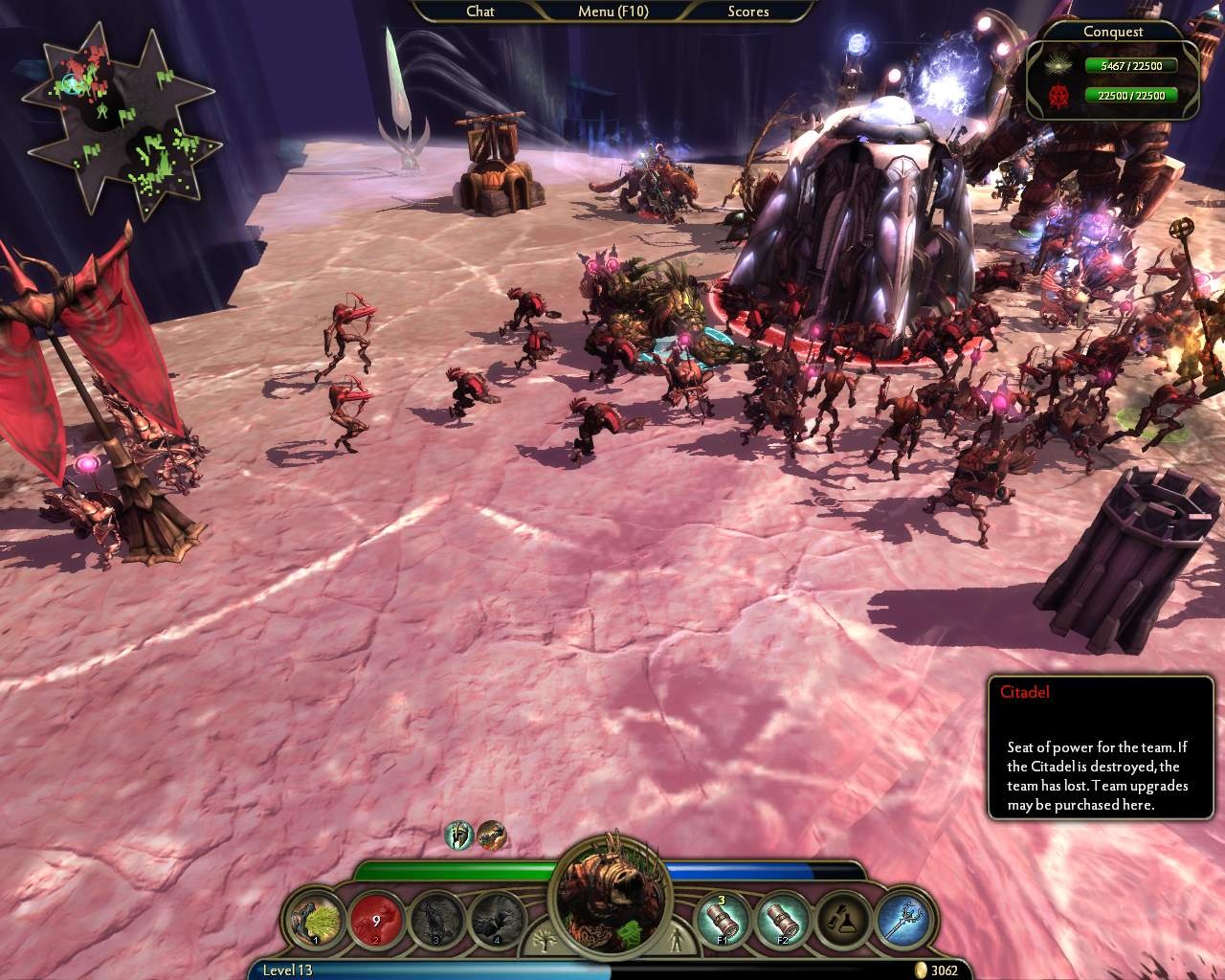Image resolution: width=1225 pixels, height=980 pixels.
Task: Open the Chat panel
Action: coord(480,11)
